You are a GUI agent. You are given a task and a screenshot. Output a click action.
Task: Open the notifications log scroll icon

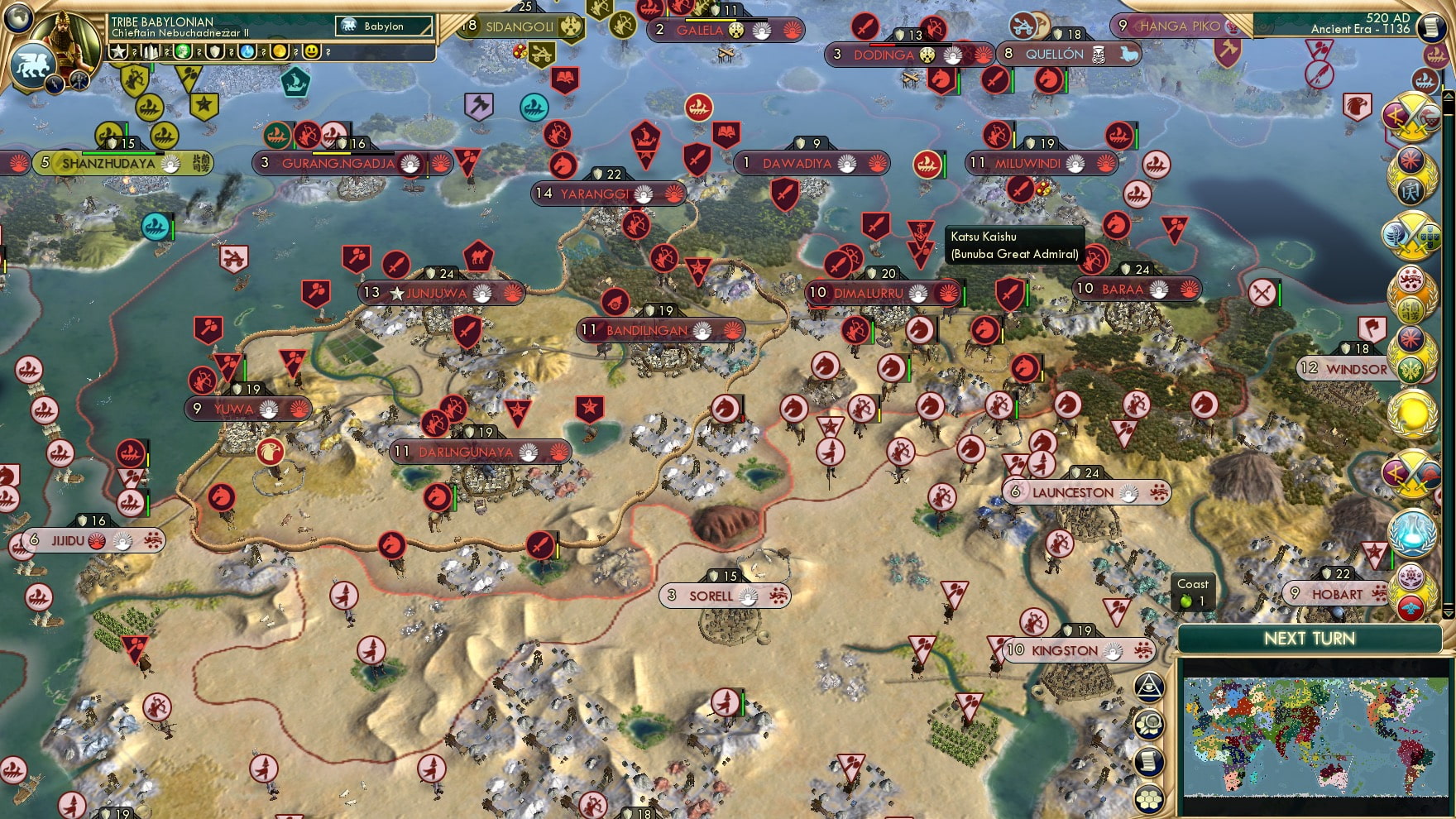(1150, 760)
